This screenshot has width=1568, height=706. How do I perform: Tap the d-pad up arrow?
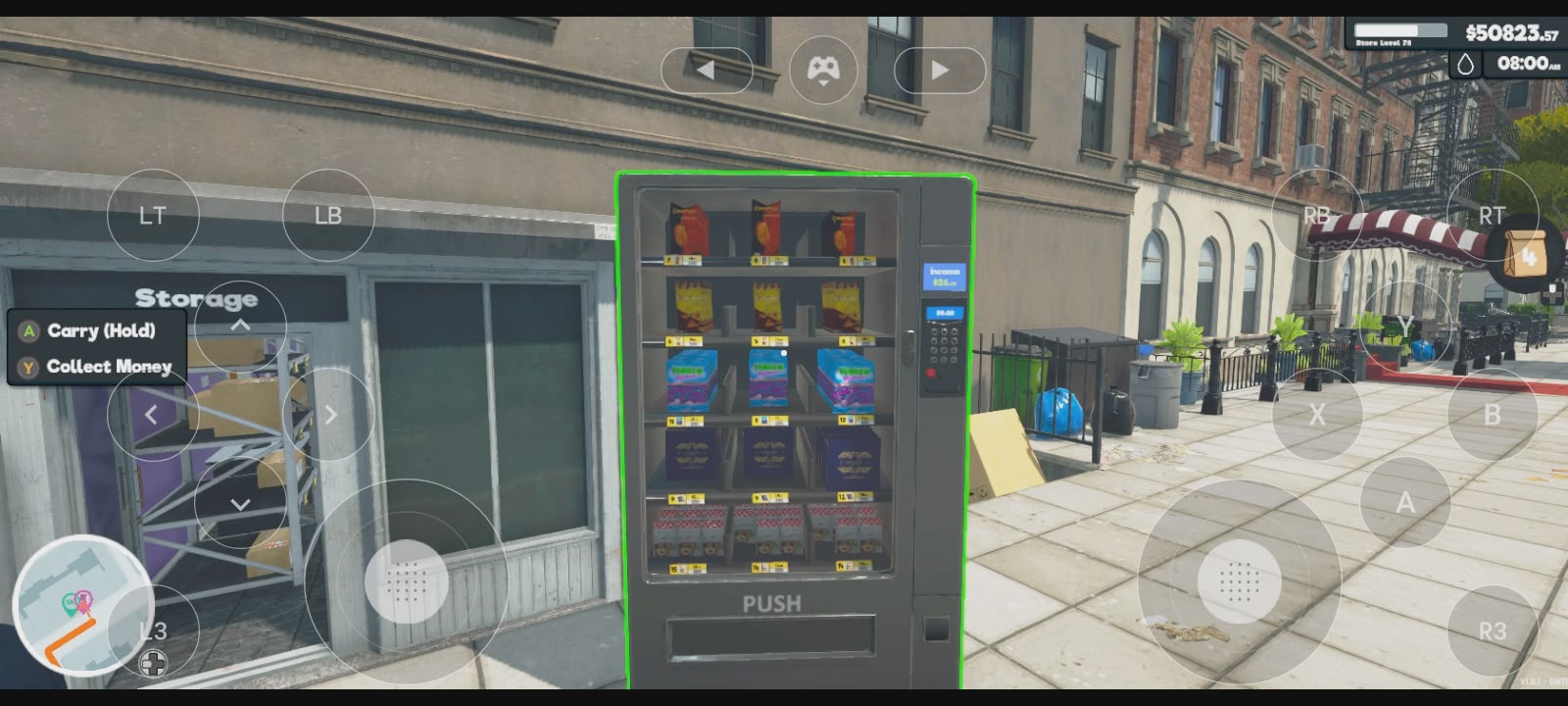pos(240,325)
